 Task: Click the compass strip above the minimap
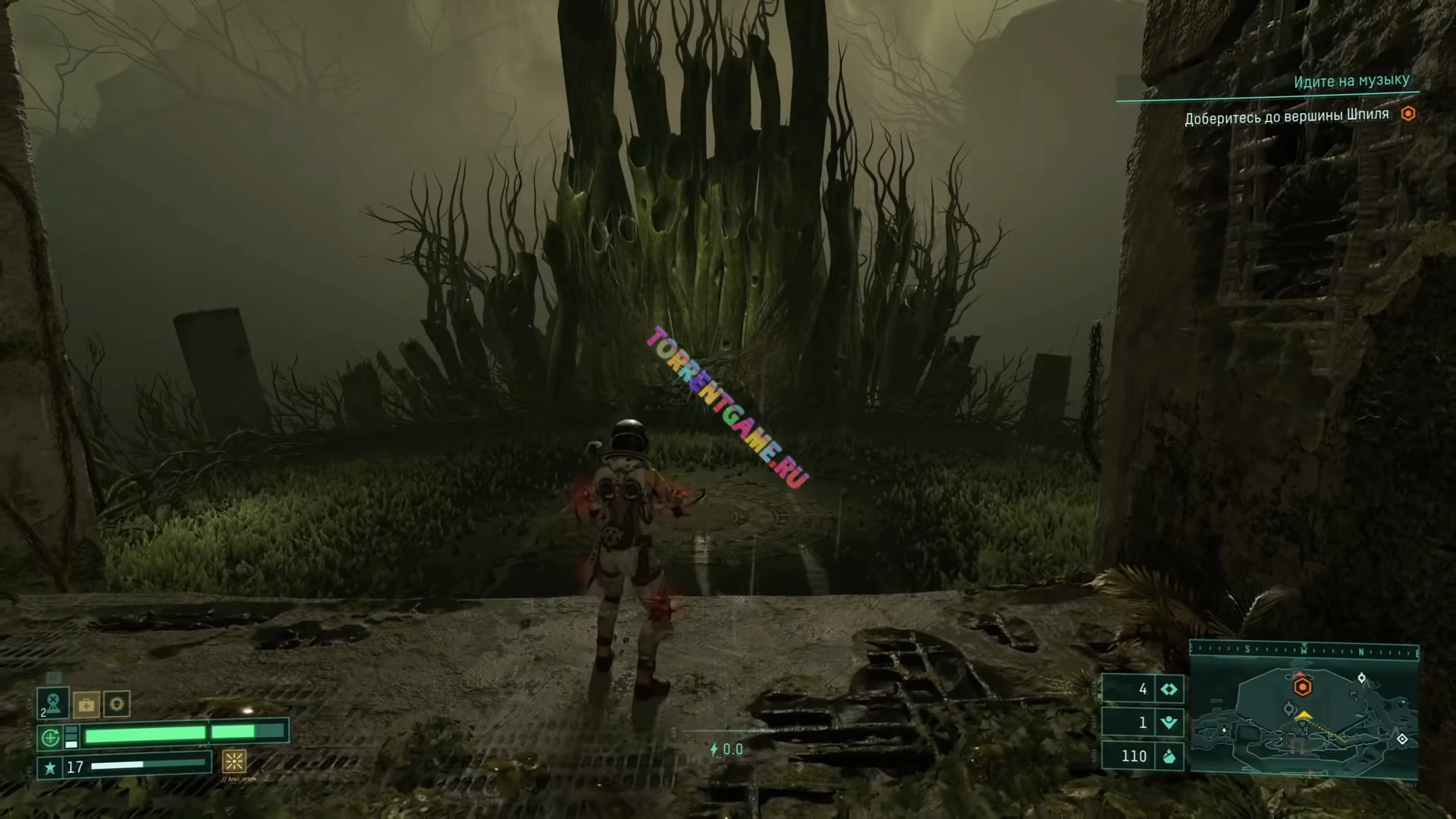[x=1304, y=650]
